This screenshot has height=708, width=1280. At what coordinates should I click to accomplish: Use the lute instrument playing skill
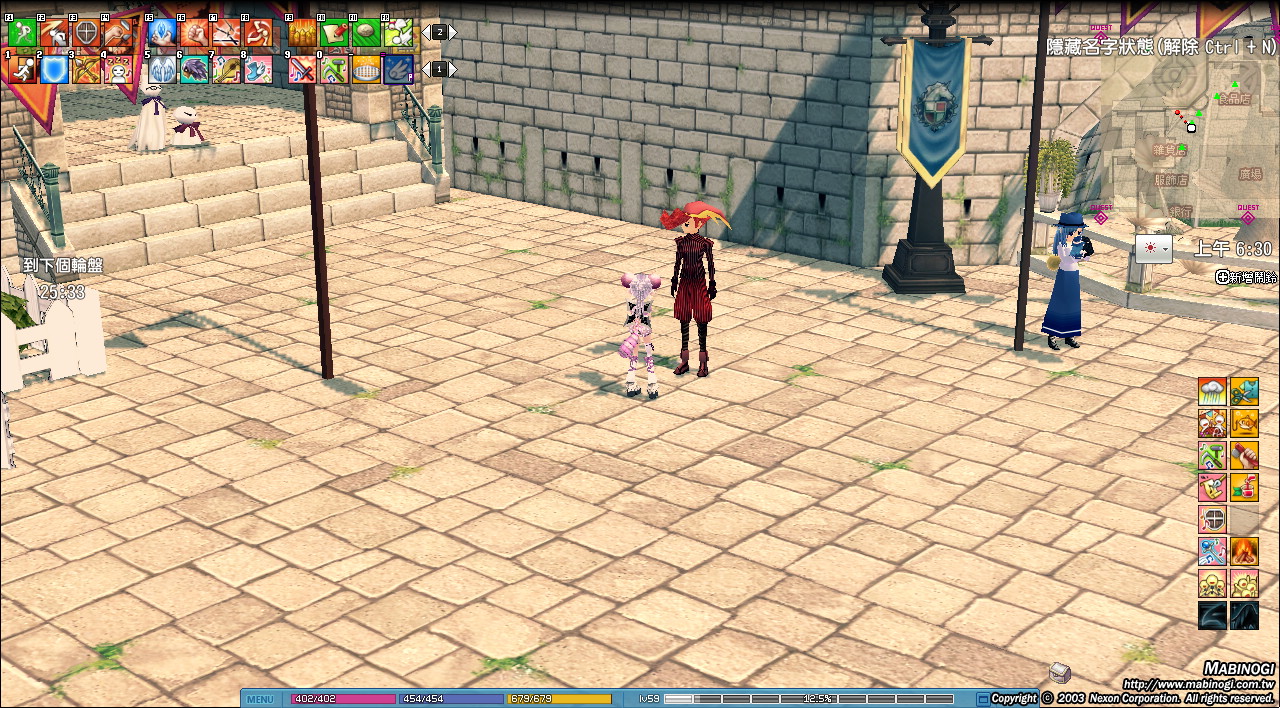(226, 69)
